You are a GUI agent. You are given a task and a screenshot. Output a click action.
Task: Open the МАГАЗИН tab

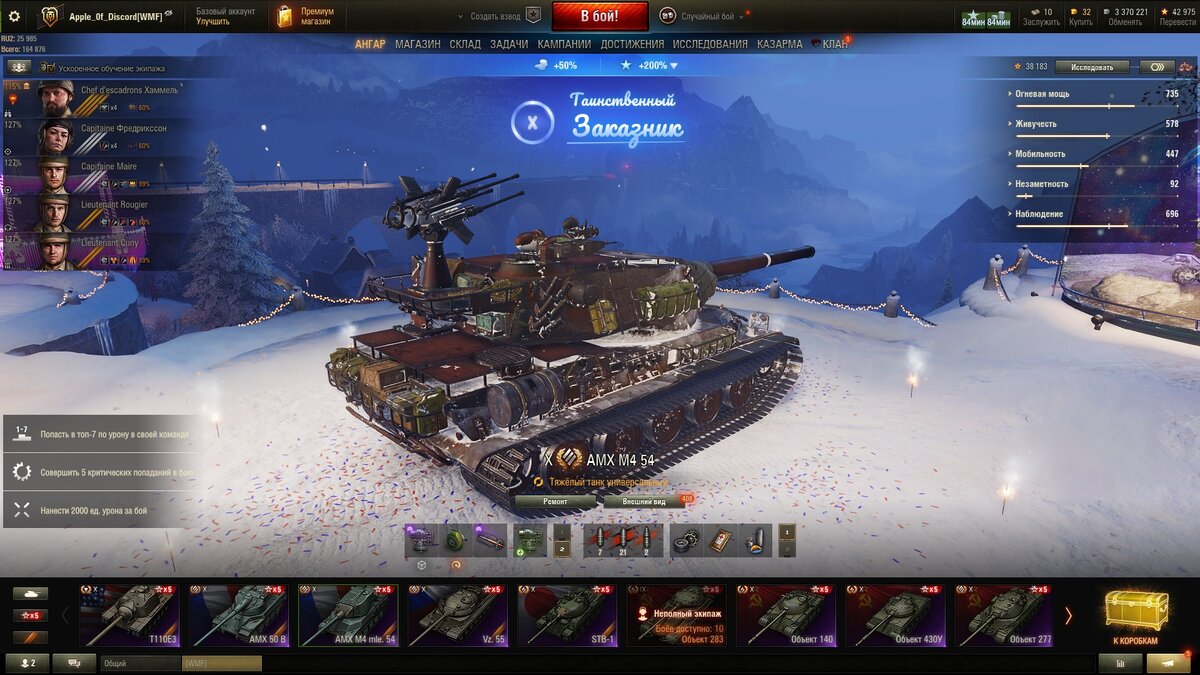[x=417, y=44]
